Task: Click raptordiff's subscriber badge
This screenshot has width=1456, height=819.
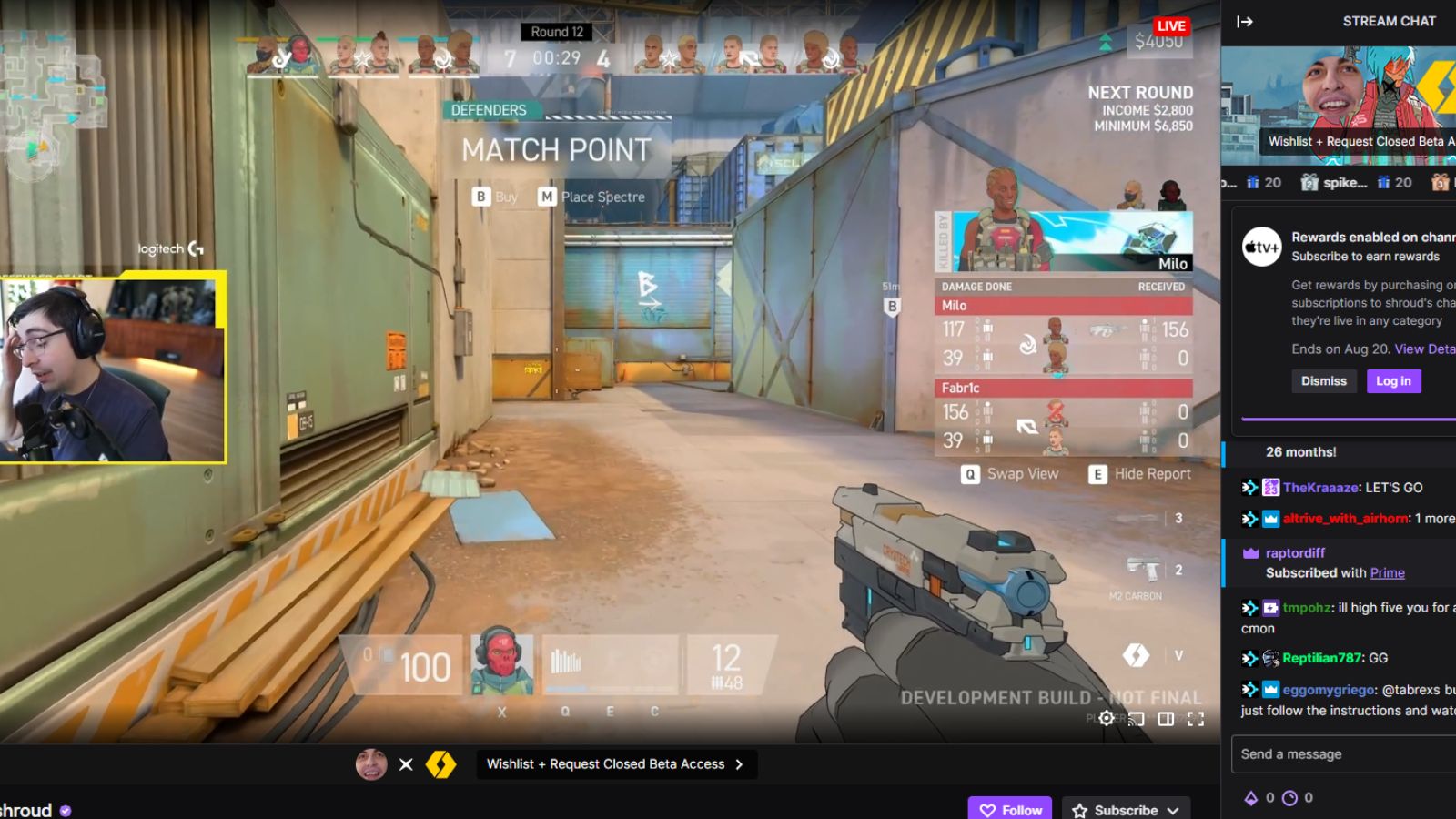Action: pyautogui.click(x=1249, y=552)
